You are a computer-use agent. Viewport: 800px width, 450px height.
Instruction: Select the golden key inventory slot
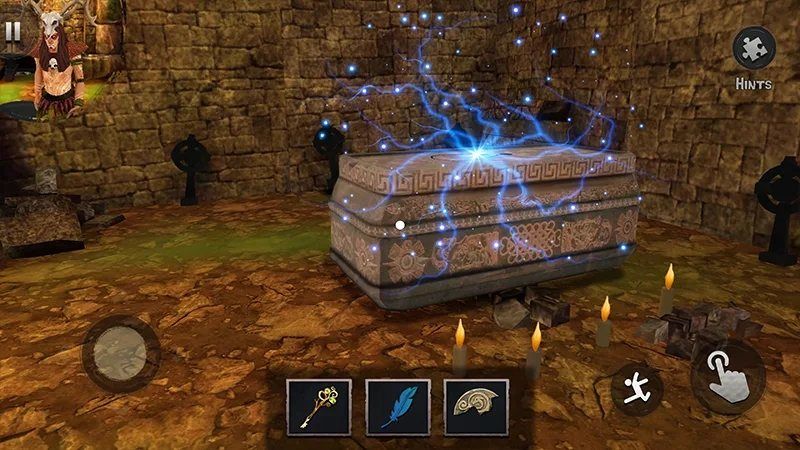pos(319,406)
